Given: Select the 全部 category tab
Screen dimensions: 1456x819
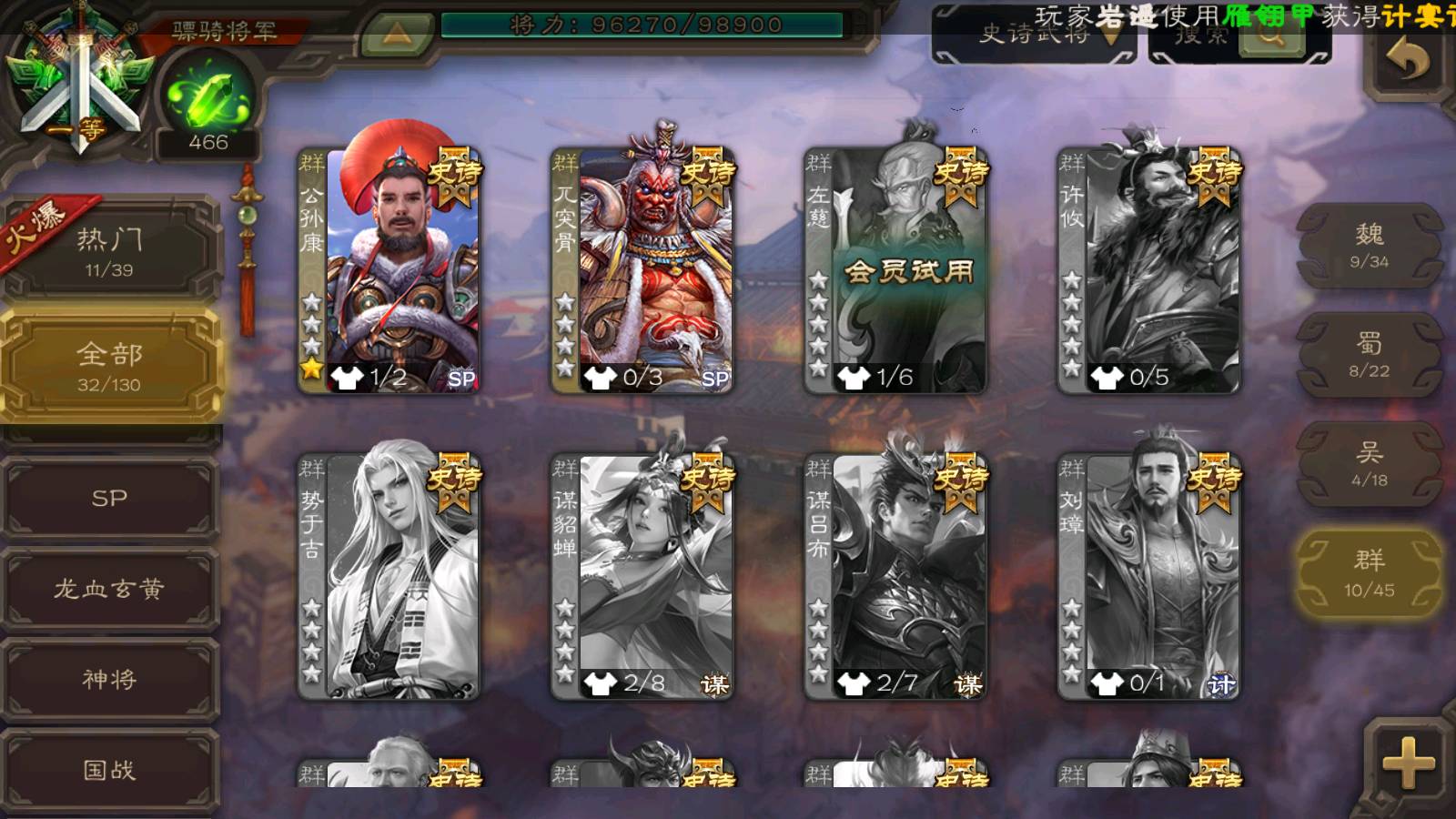Looking at the screenshot, I should point(109,366).
